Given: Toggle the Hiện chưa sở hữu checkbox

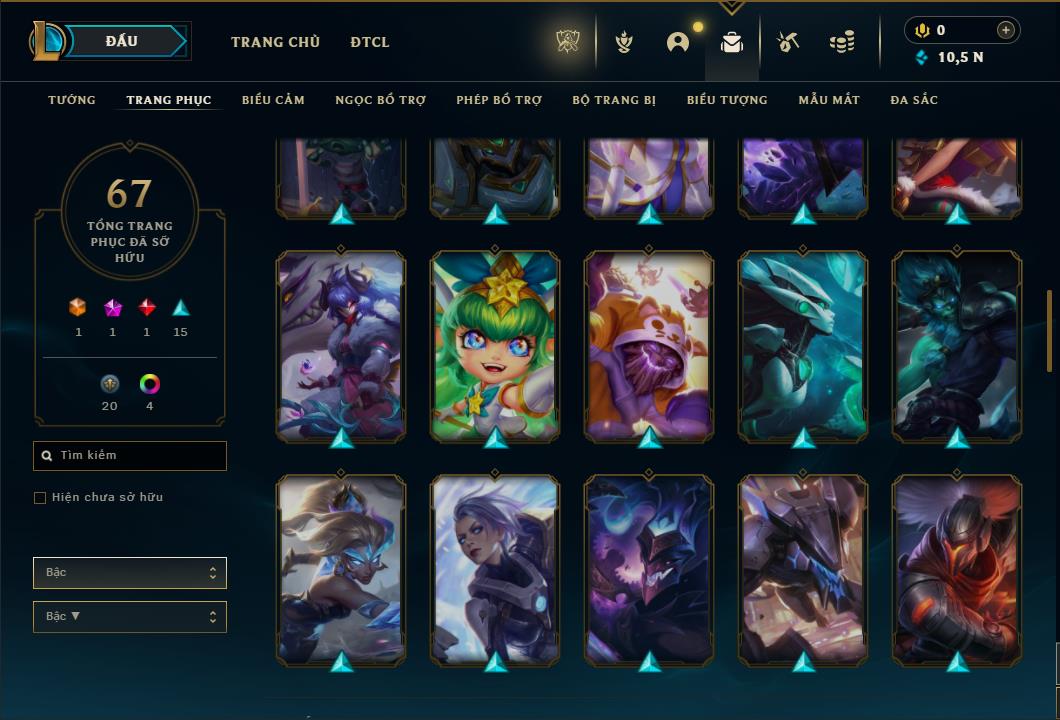Looking at the screenshot, I should pos(40,498).
